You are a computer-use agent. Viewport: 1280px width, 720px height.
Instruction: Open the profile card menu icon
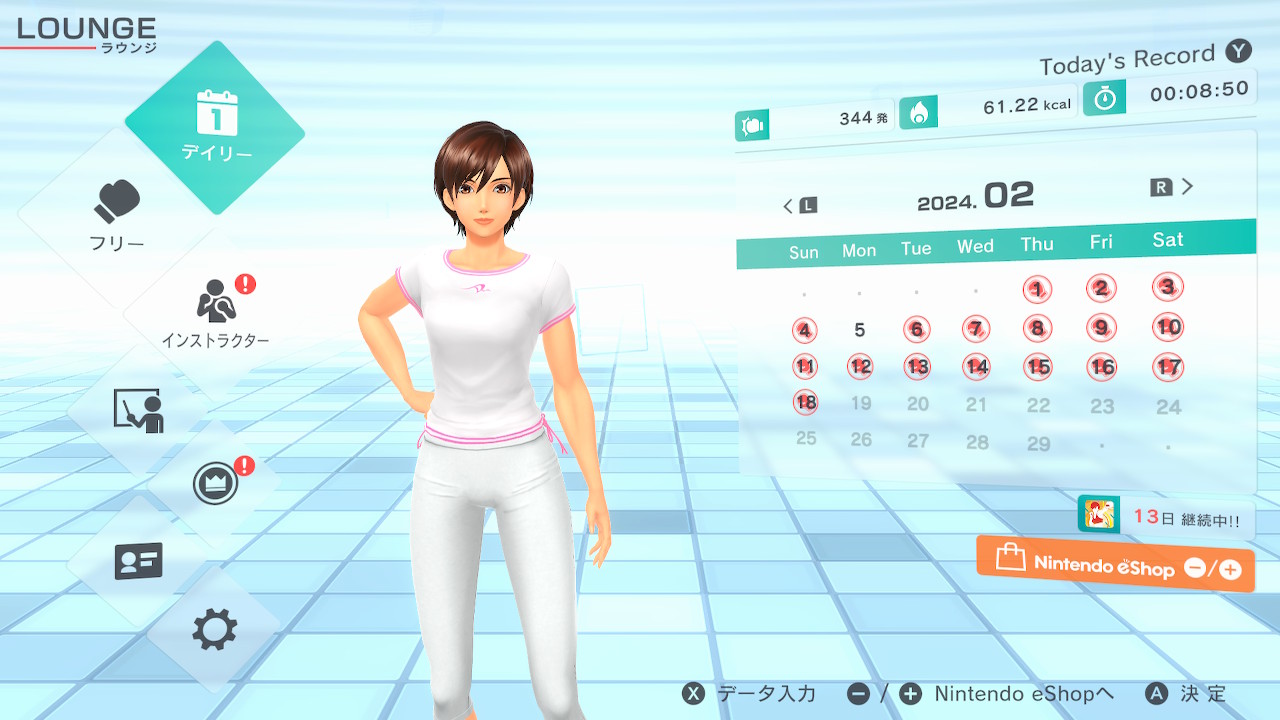click(x=138, y=561)
